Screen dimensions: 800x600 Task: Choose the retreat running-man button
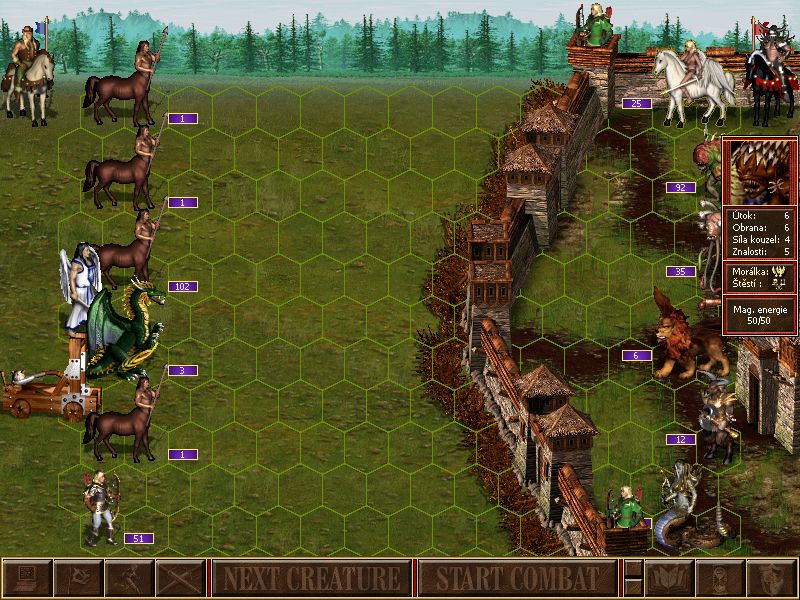[128, 578]
